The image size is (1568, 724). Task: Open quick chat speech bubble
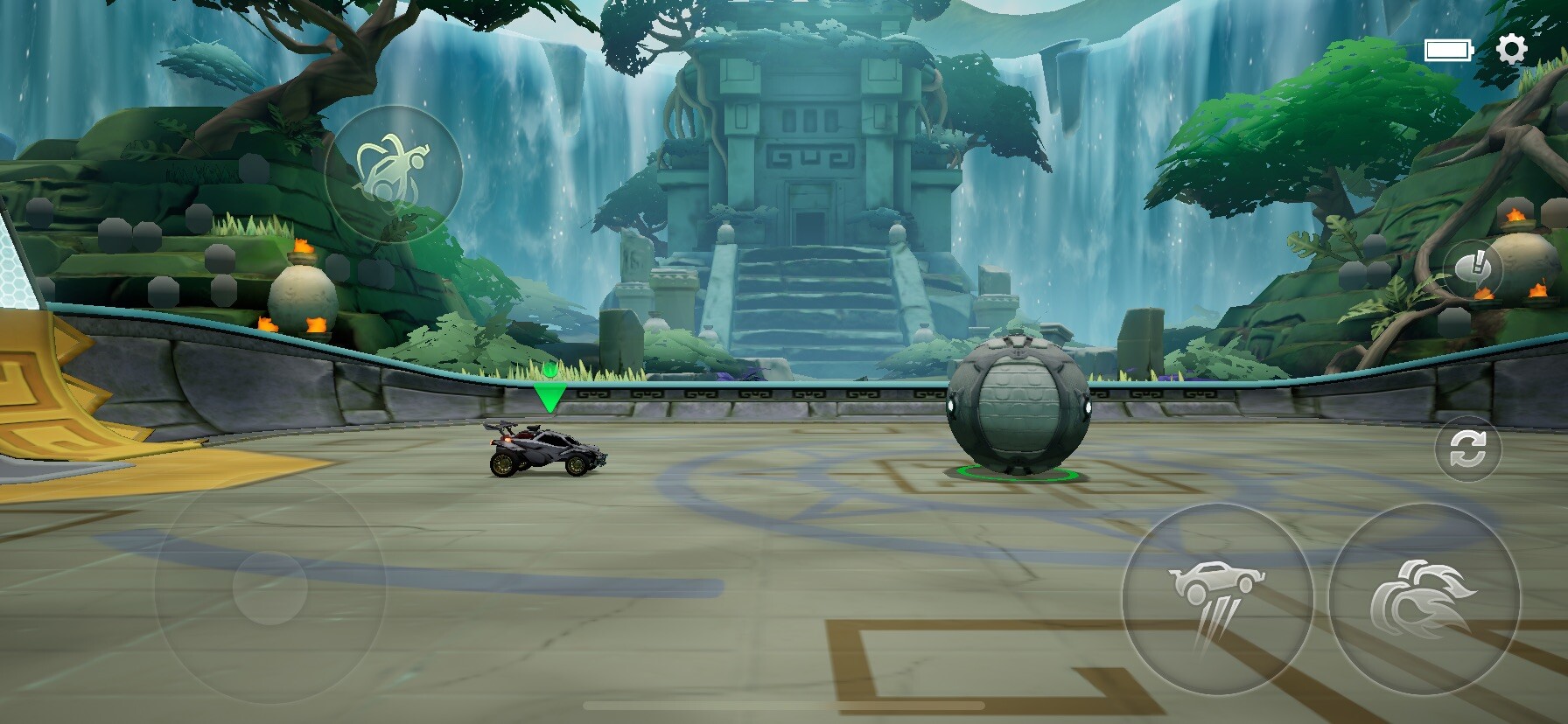[x=1473, y=268]
